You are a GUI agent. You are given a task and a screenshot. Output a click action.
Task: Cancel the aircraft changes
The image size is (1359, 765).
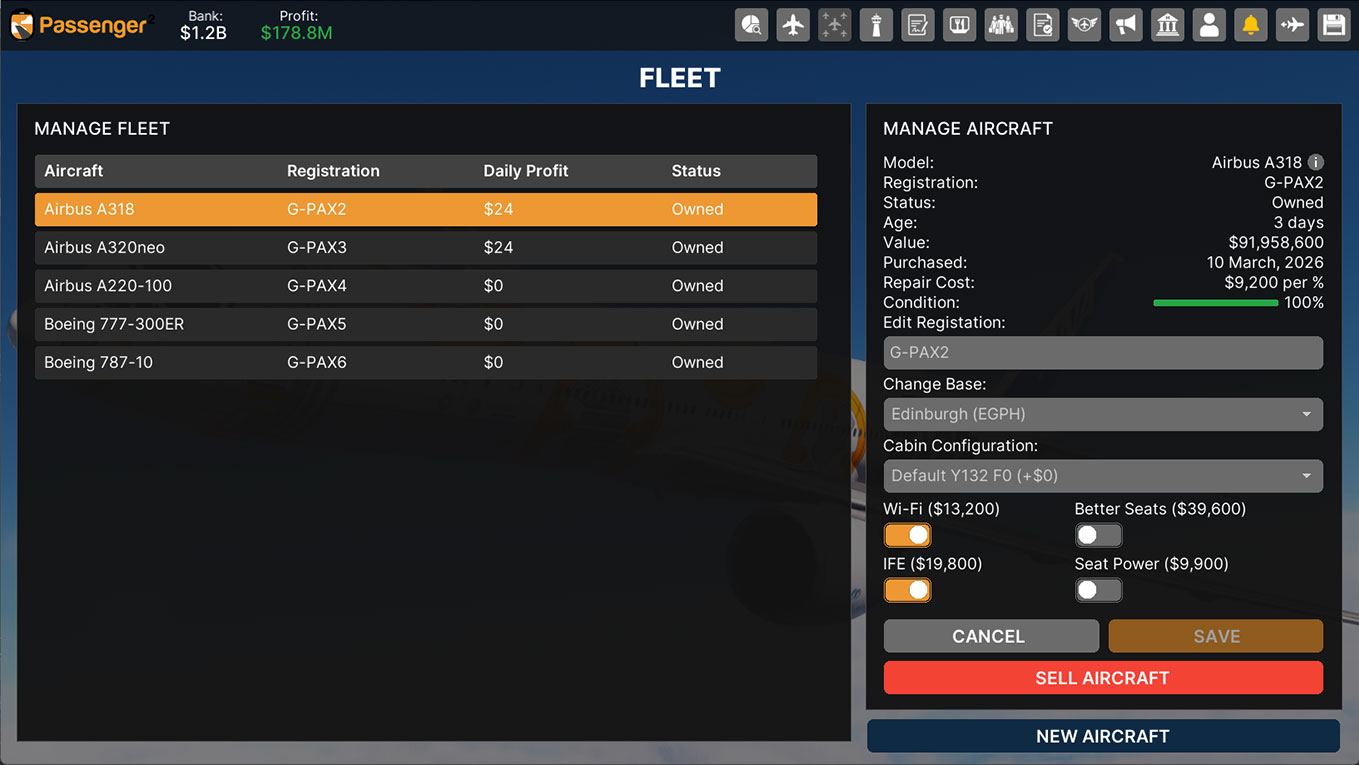(x=990, y=636)
